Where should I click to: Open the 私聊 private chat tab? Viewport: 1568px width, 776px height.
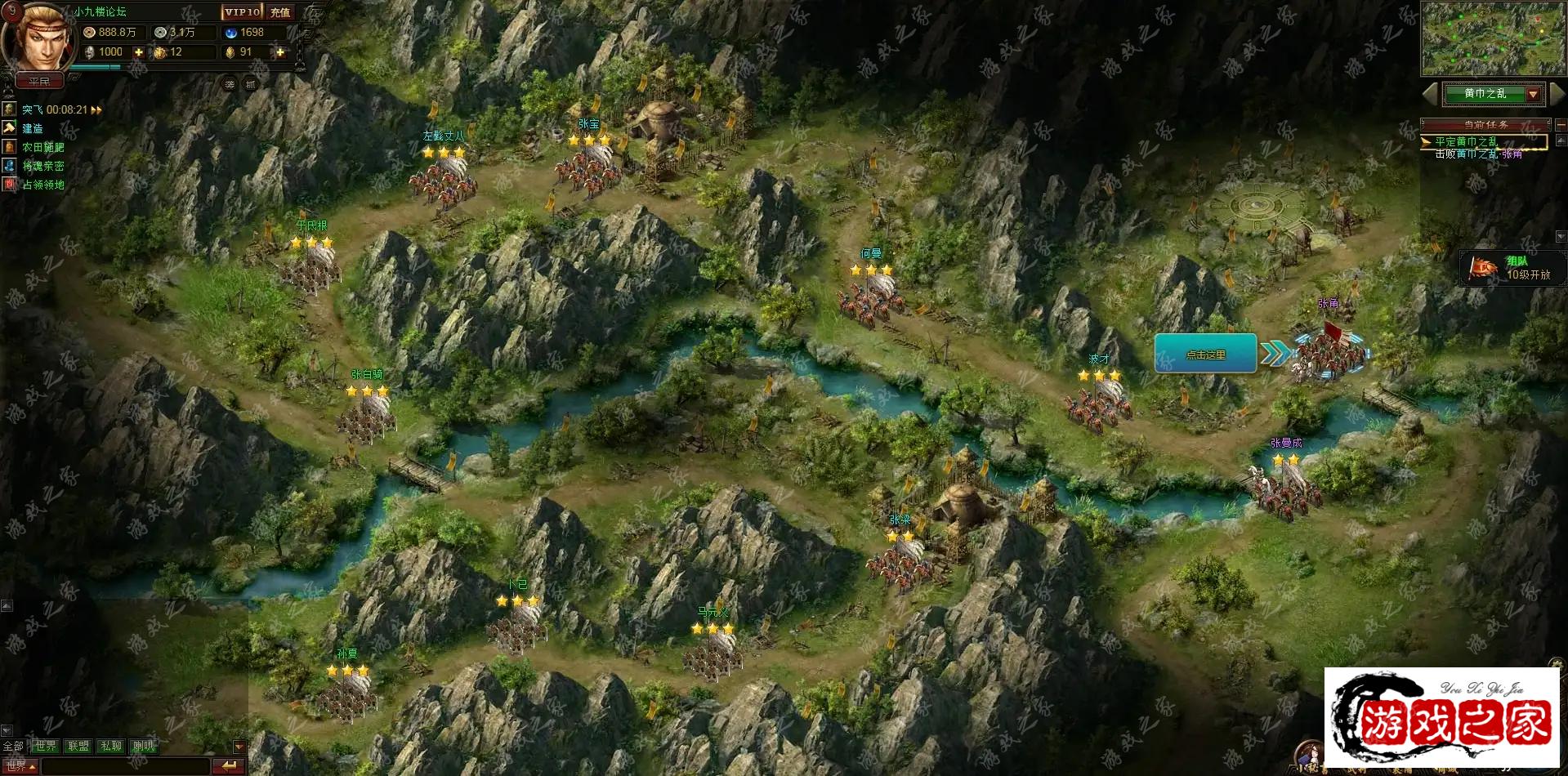pos(110,746)
